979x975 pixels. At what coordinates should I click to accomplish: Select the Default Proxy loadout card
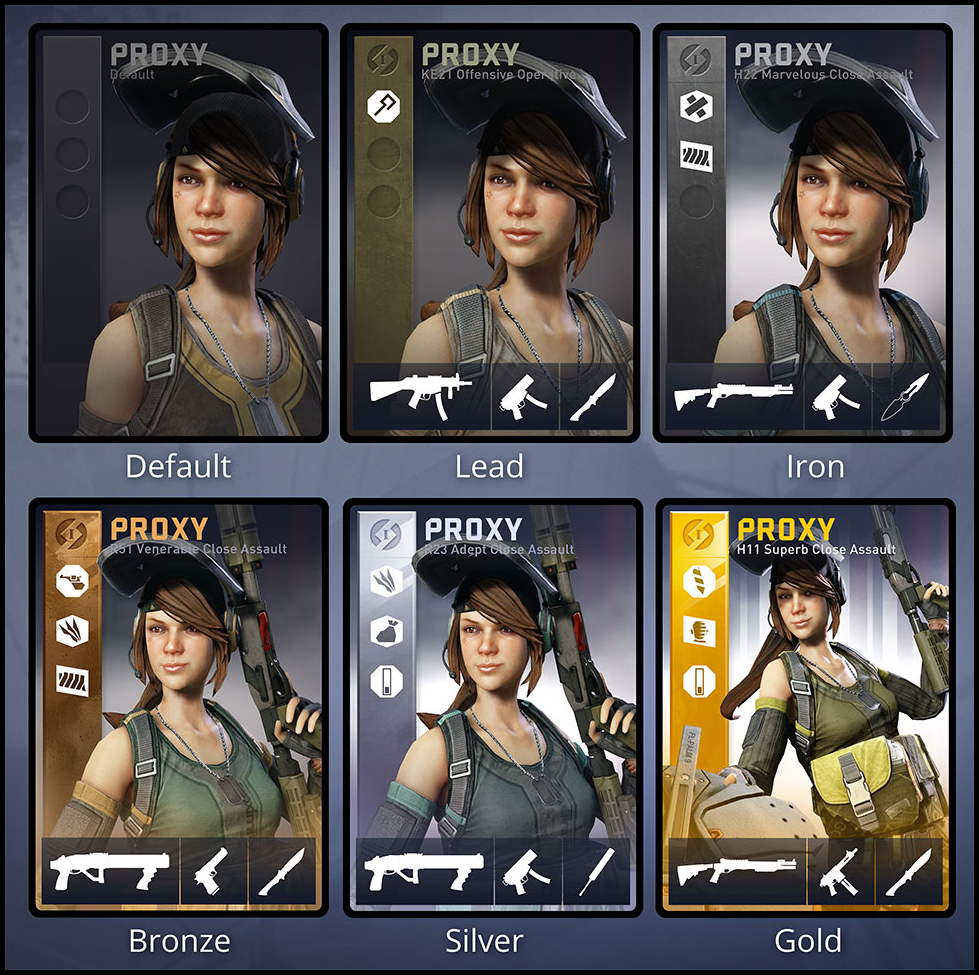pos(179,233)
